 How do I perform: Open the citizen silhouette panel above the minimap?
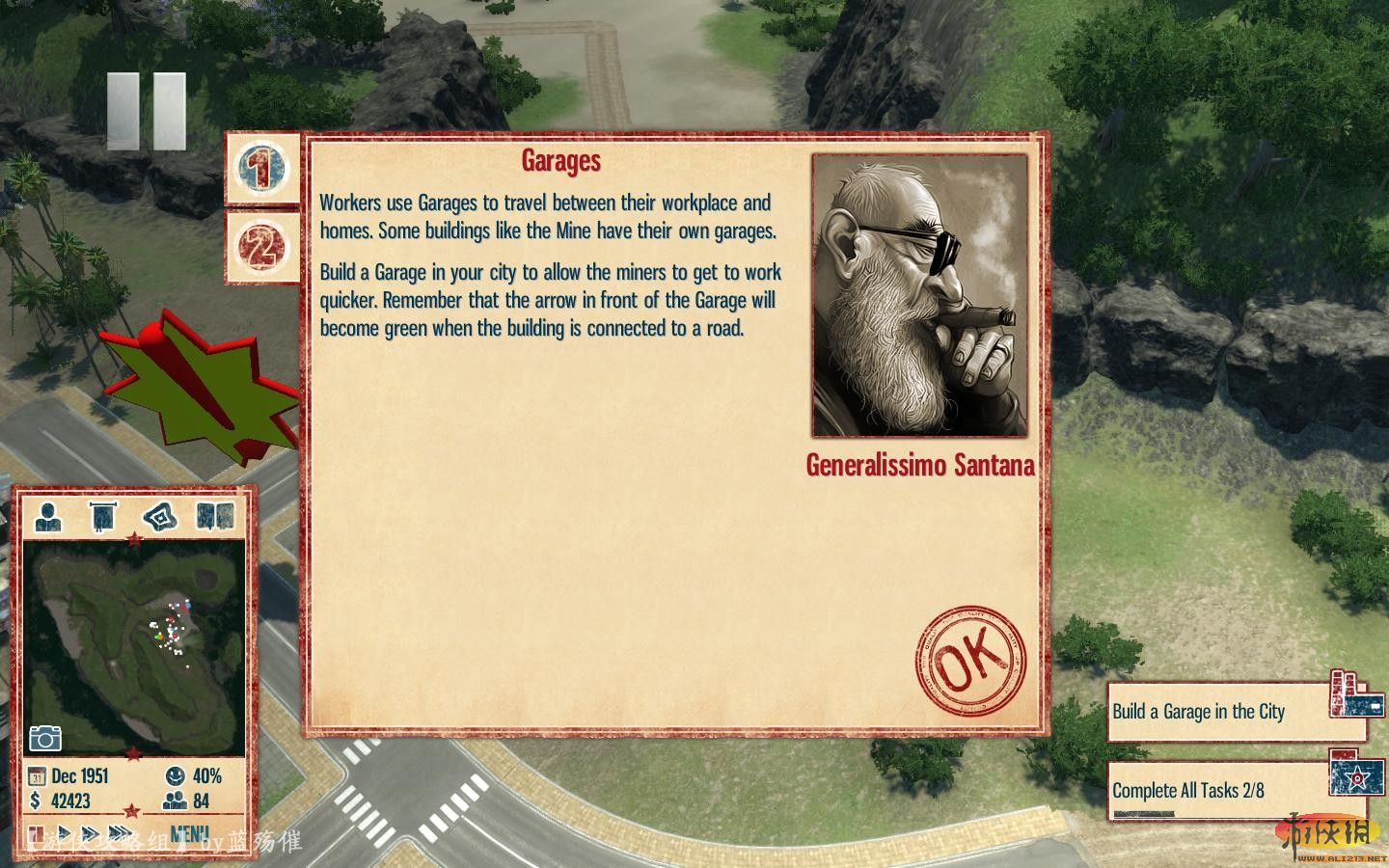(48, 517)
